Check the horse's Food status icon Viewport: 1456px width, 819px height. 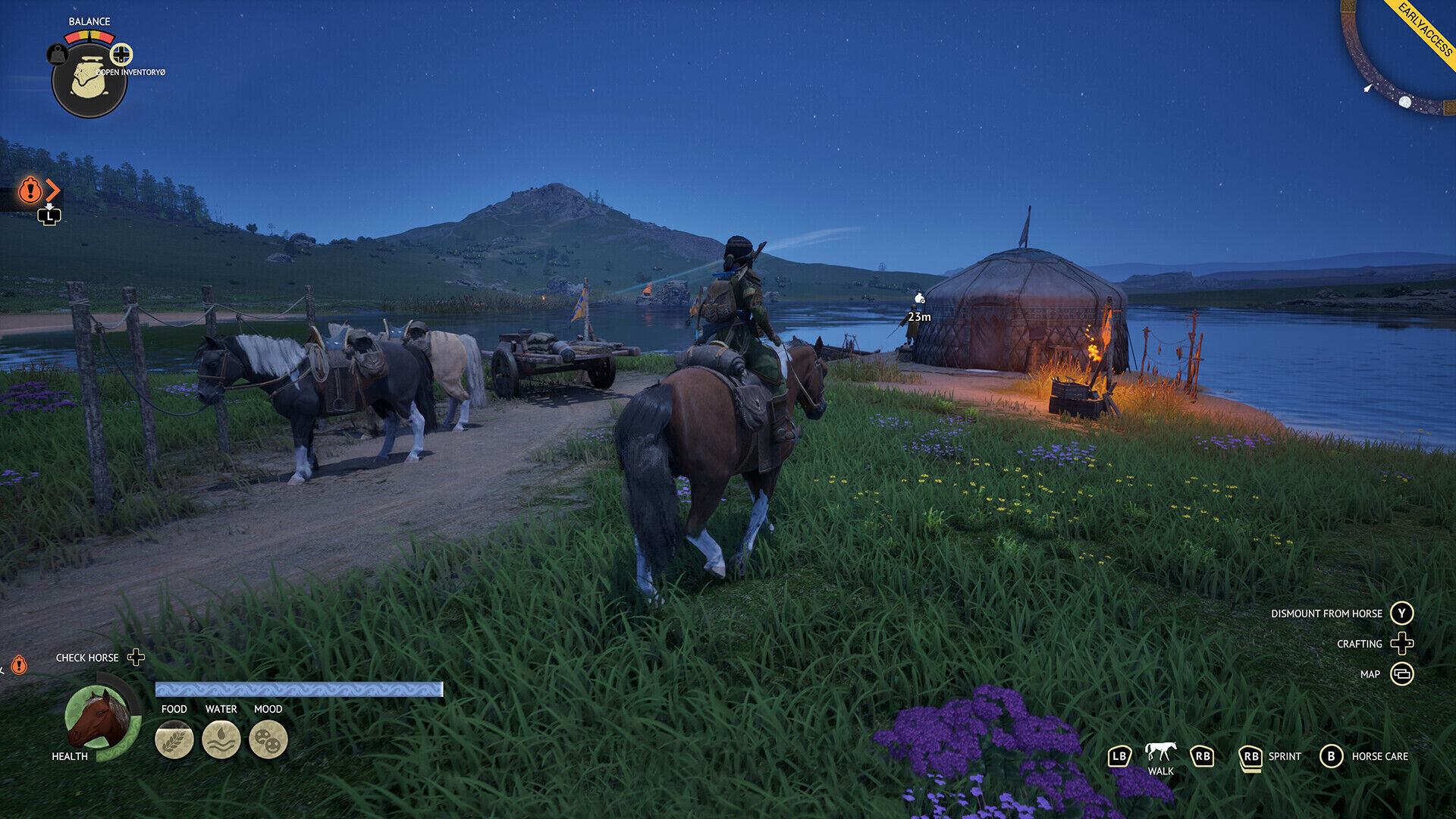174,739
